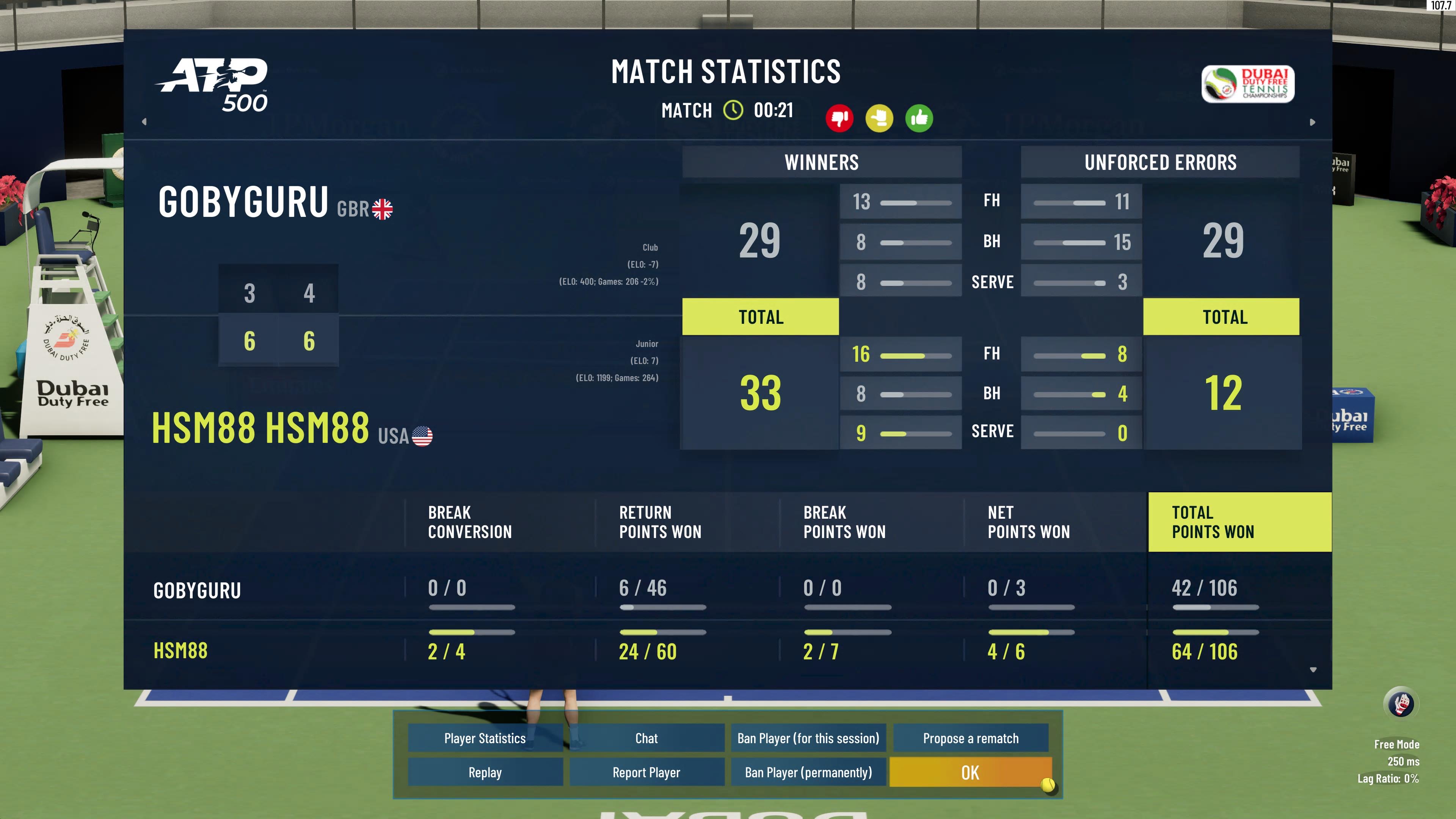This screenshot has width=1456, height=819.
Task: Click the glove icon above Free Mode
Action: 1401,704
